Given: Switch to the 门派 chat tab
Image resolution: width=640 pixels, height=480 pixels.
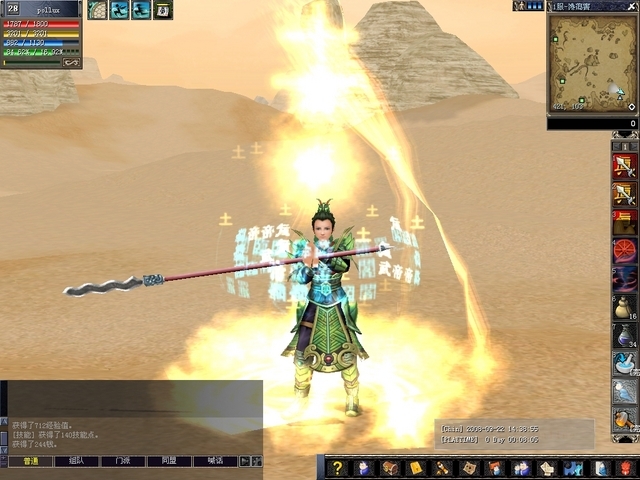Looking at the screenshot, I should (122, 461).
